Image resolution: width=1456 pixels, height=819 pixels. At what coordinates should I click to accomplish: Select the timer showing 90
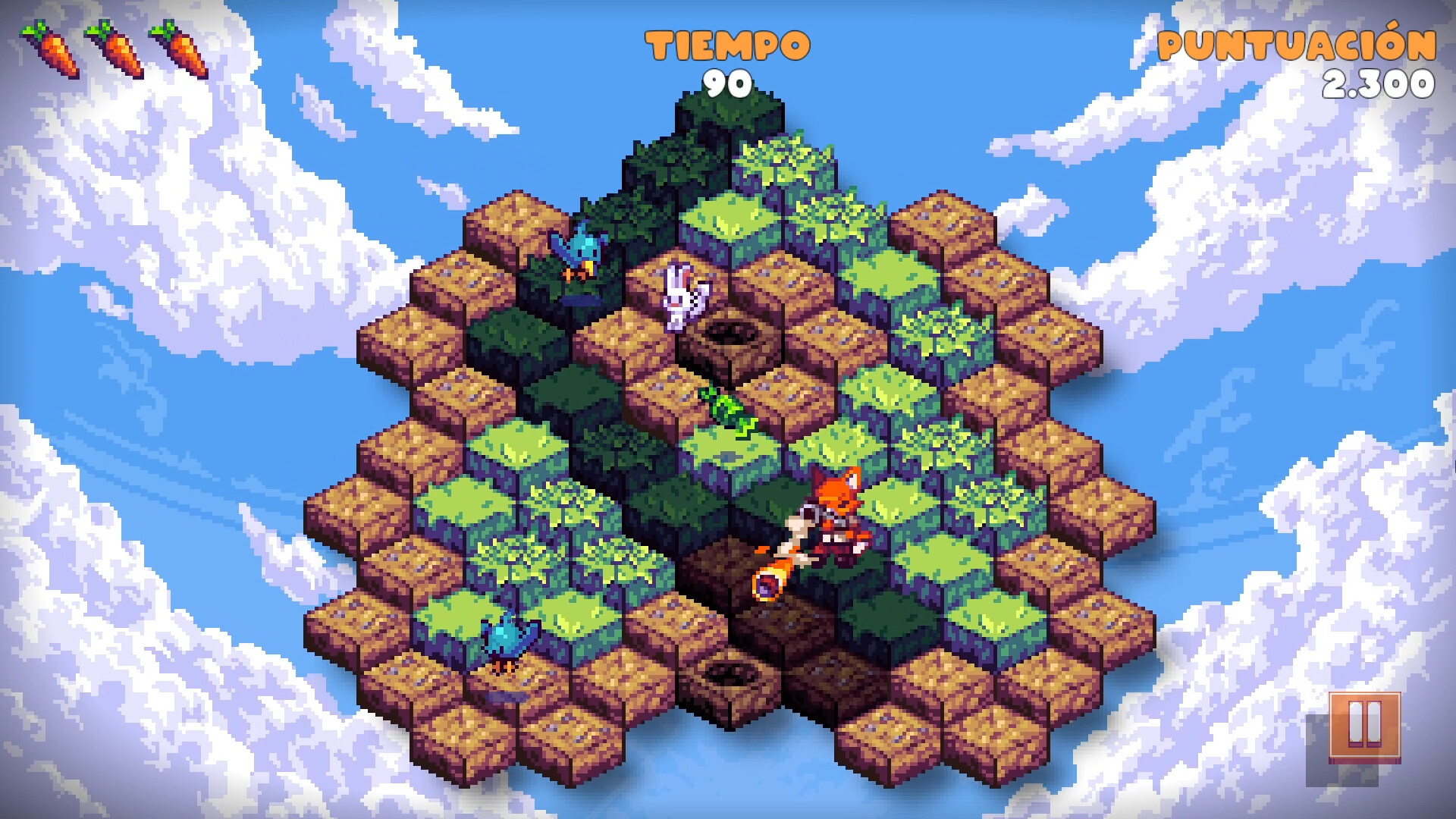[728, 83]
